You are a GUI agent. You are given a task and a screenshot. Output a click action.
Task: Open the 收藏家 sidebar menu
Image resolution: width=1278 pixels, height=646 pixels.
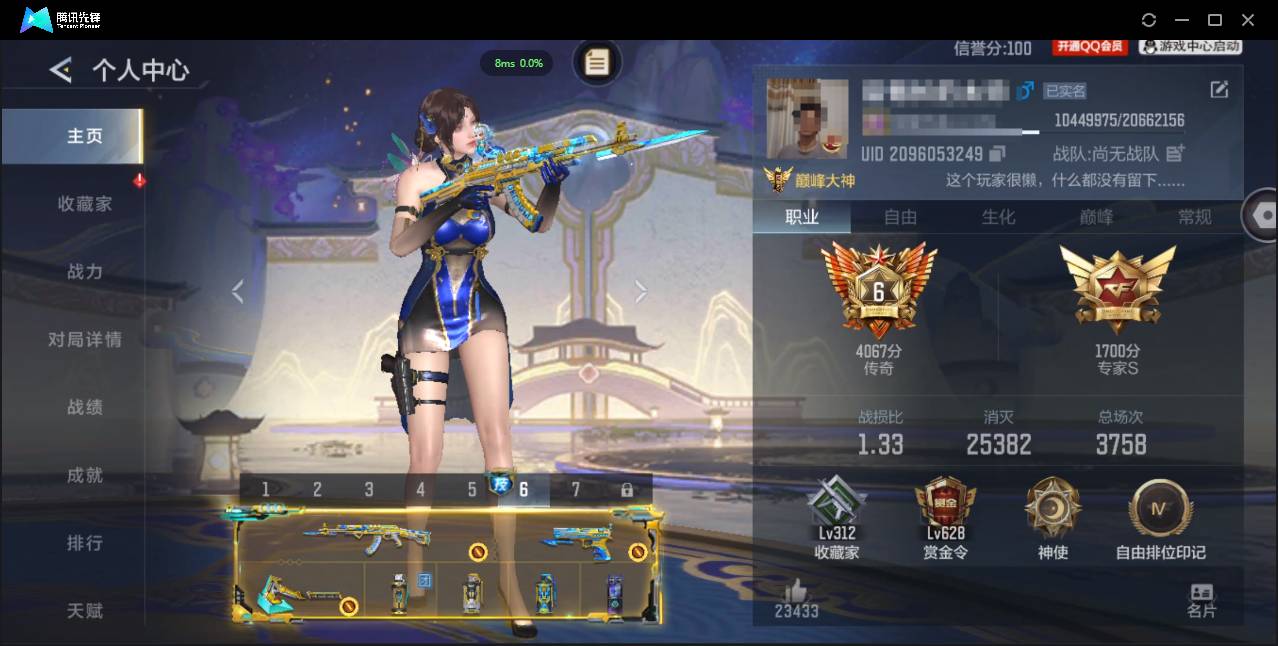[84, 203]
